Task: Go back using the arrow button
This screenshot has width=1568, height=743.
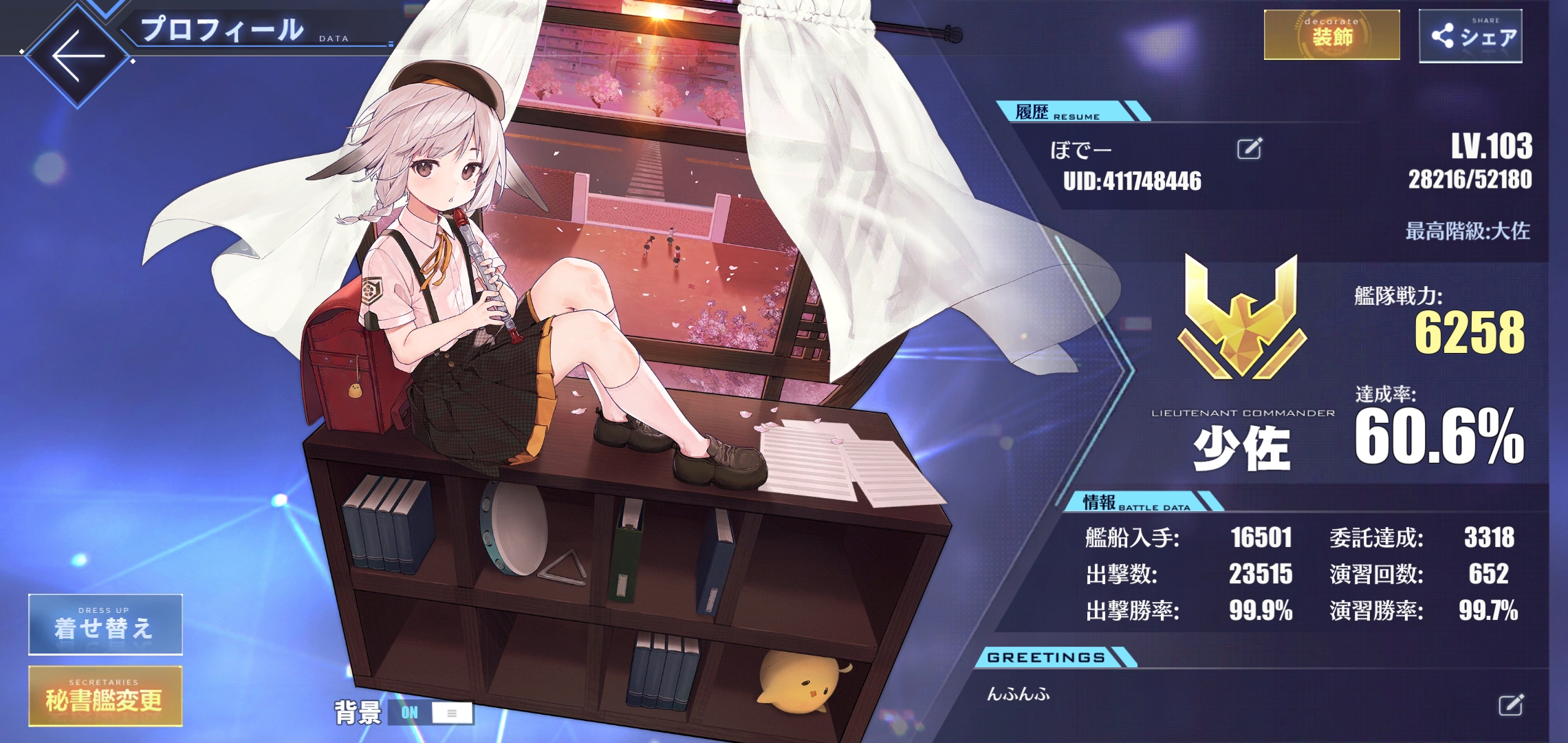Action: tap(77, 56)
